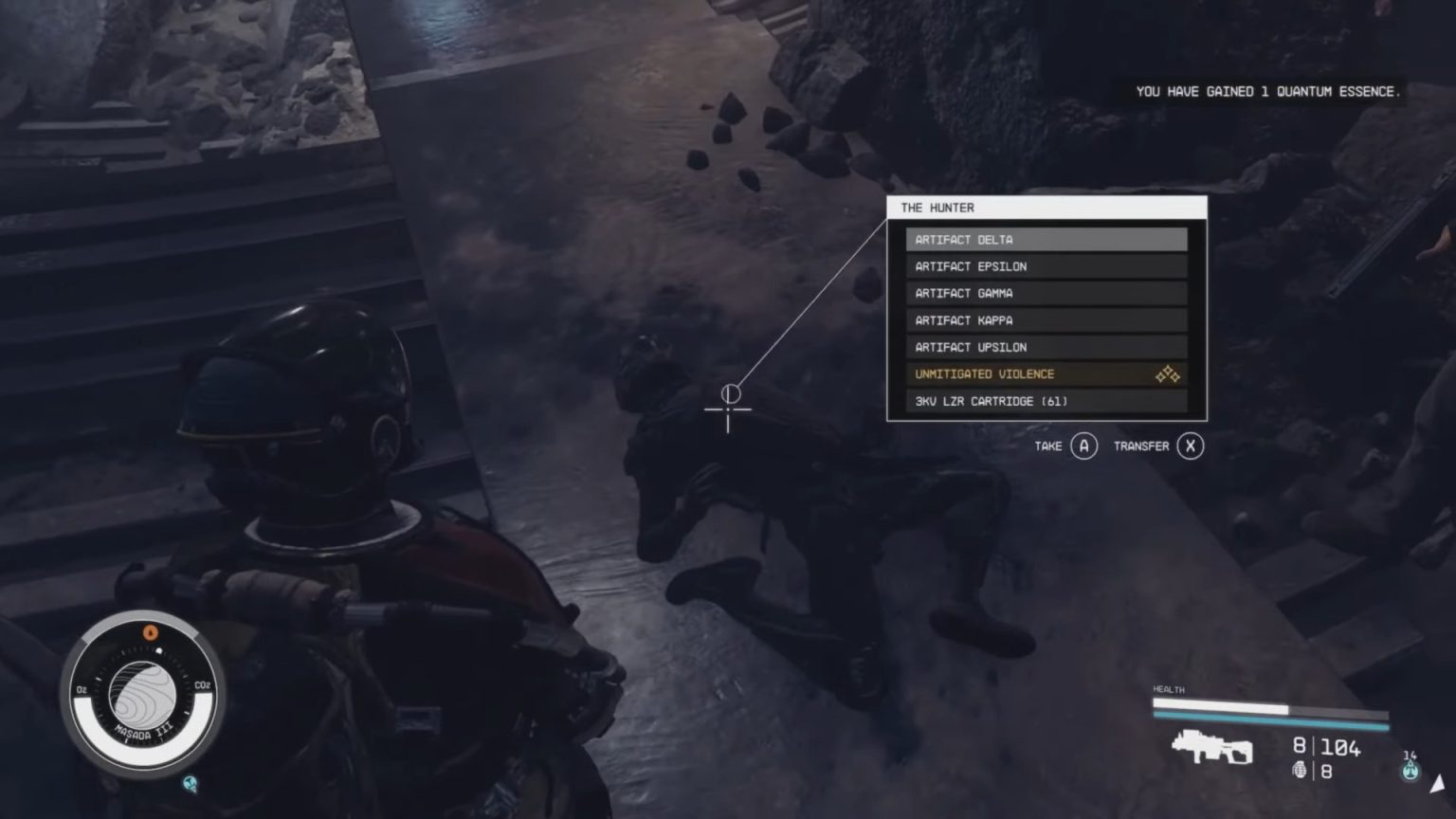Screen dimensions: 1456x819
Task: Click the rare star icon beside Unmitigated Violence
Action: (x=1167, y=373)
